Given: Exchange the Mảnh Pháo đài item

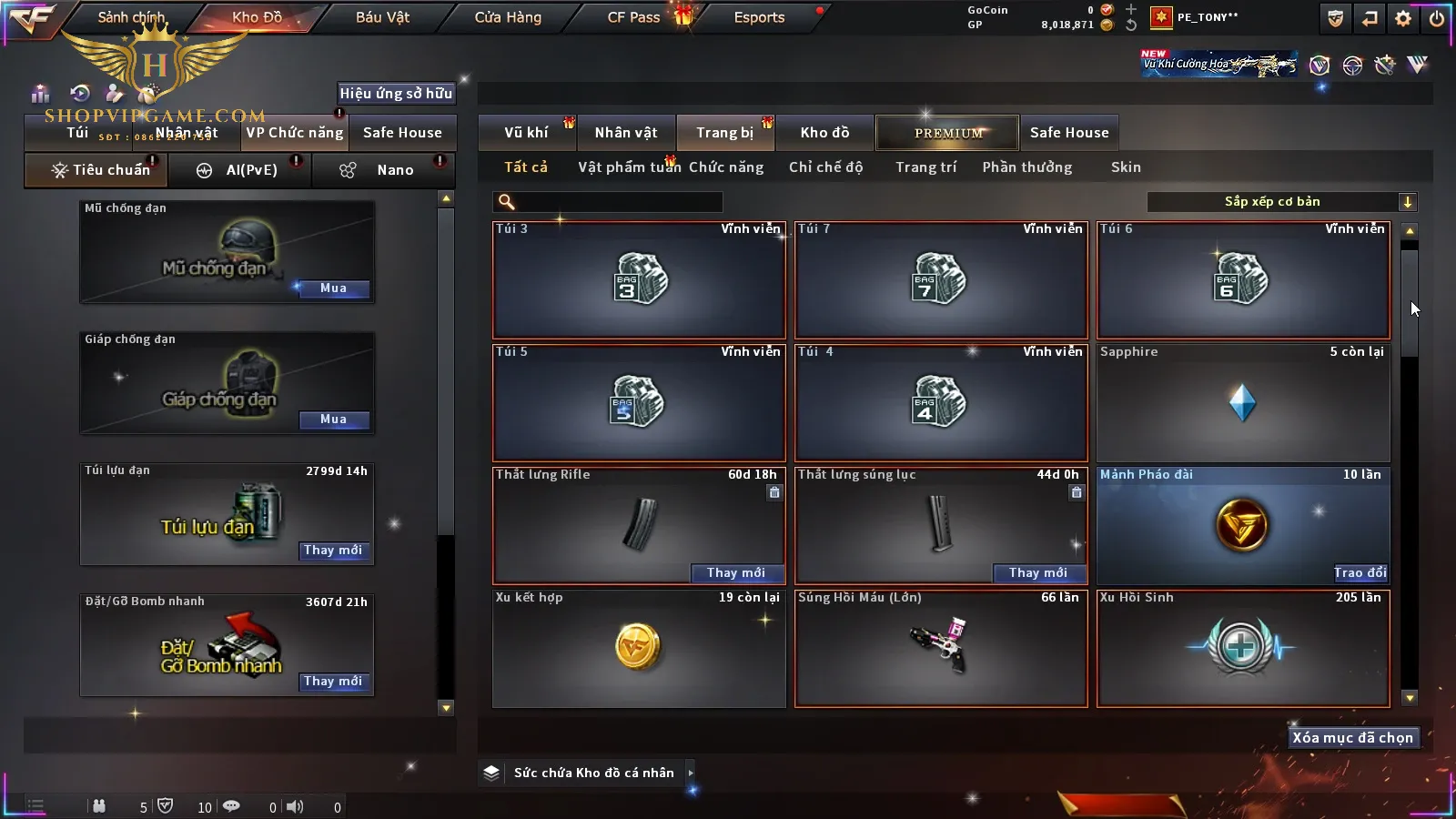Looking at the screenshot, I should pos(1360,573).
